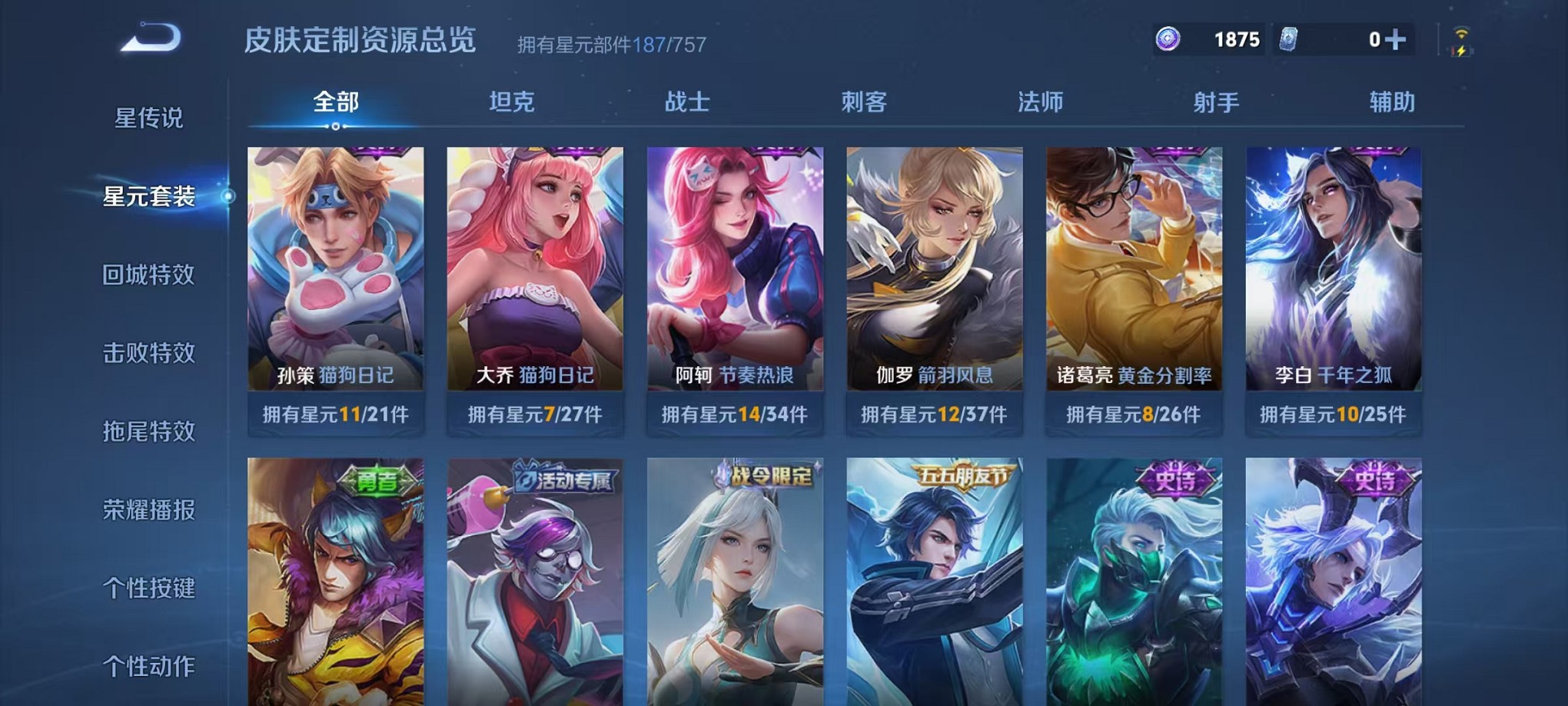Viewport: 1568px width, 706px height.
Task: Switch to 回城特效 in the left sidebar
Action: [x=148, y=275]
